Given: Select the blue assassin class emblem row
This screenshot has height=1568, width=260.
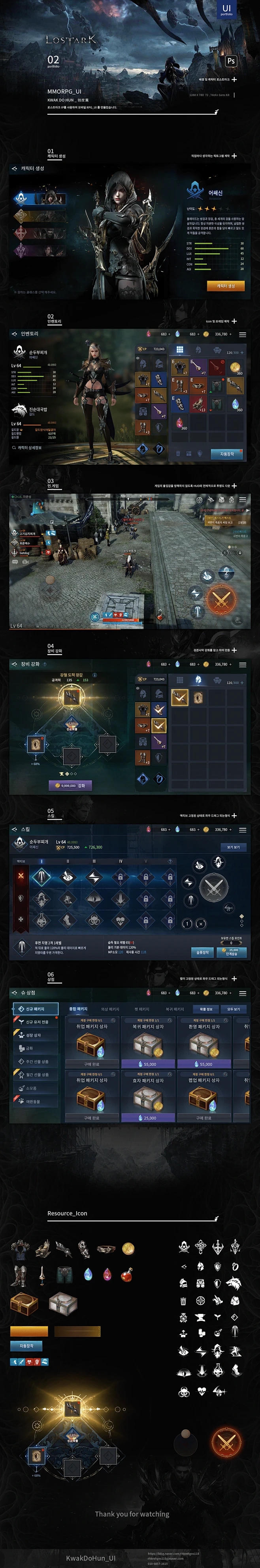Looking at the screenshot, I should click(39, 198).
